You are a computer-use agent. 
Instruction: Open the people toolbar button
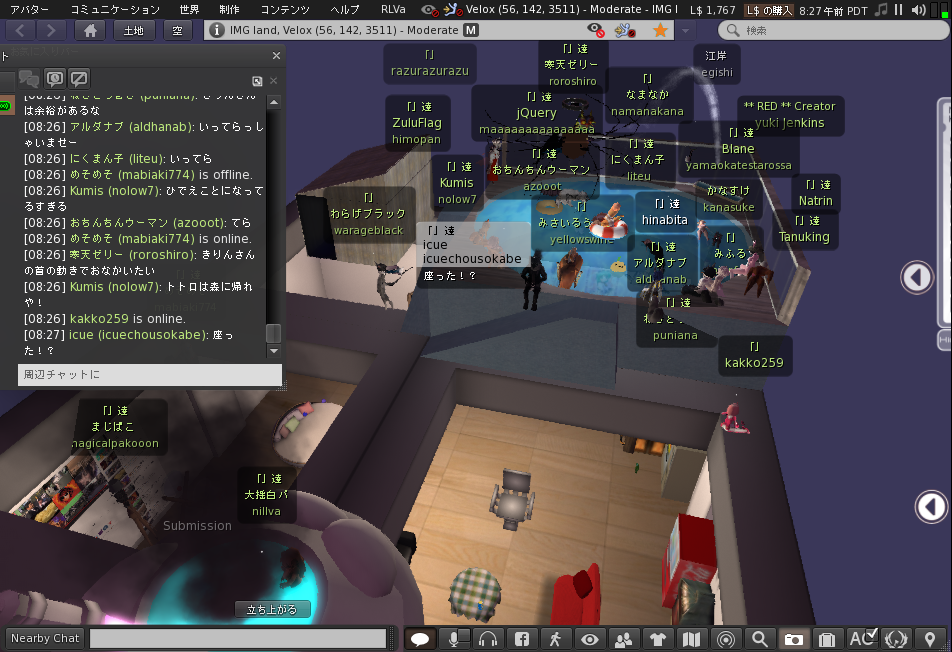pyautogui.click(x=624, y=639)
